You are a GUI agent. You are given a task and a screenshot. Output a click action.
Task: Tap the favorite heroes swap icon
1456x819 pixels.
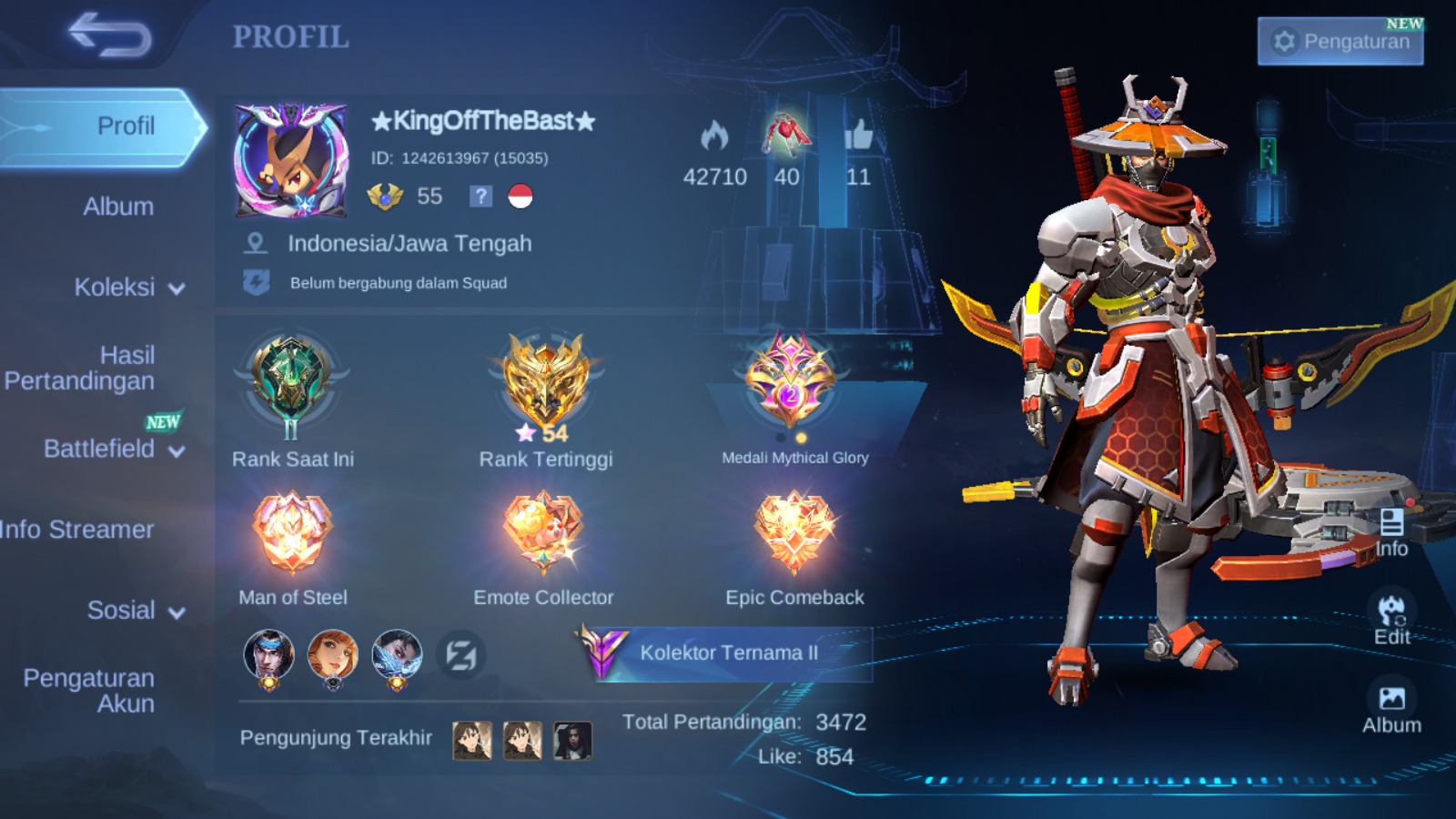pos(460,655)
